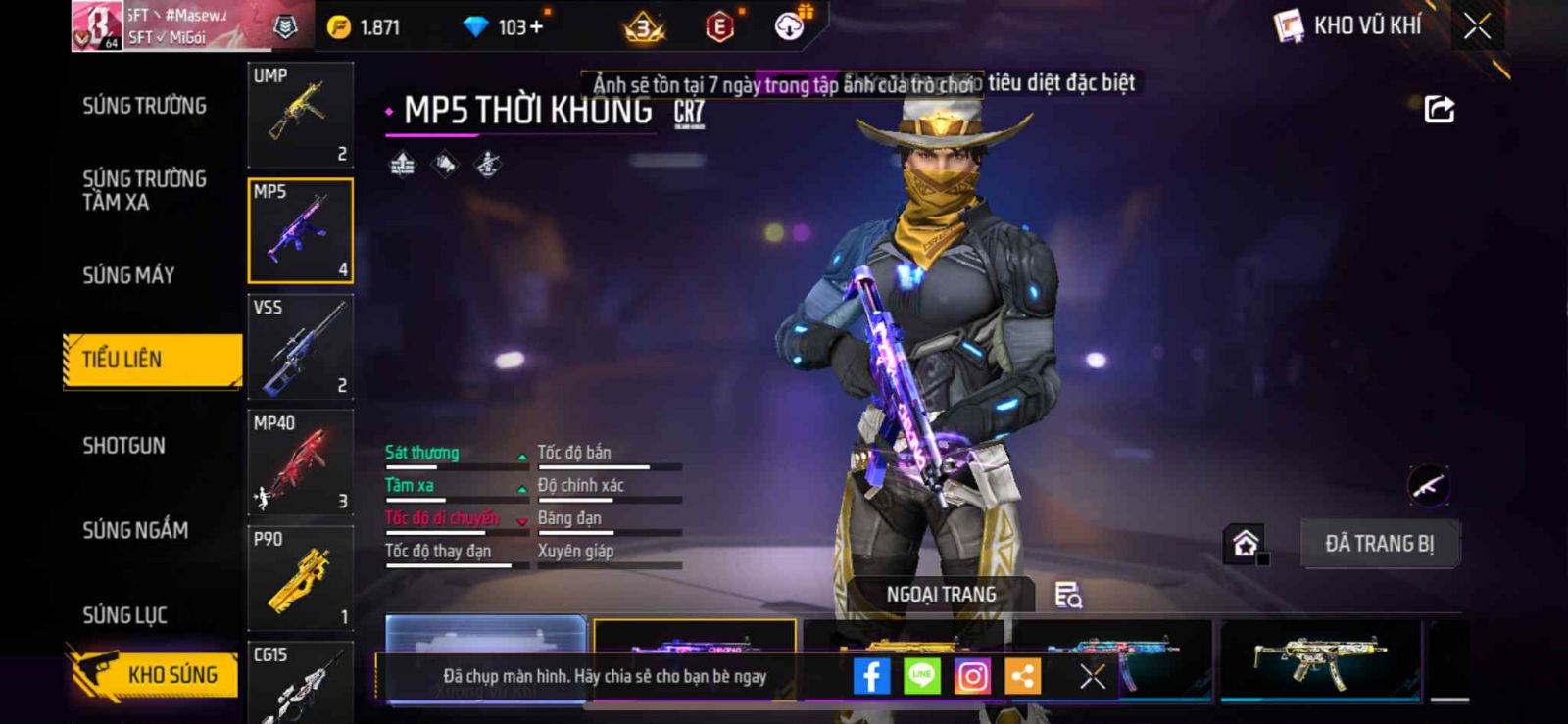Share the screenshot via LINE
The width and height of the screenshot is (1568, 724).
click(x=921, y=676)
